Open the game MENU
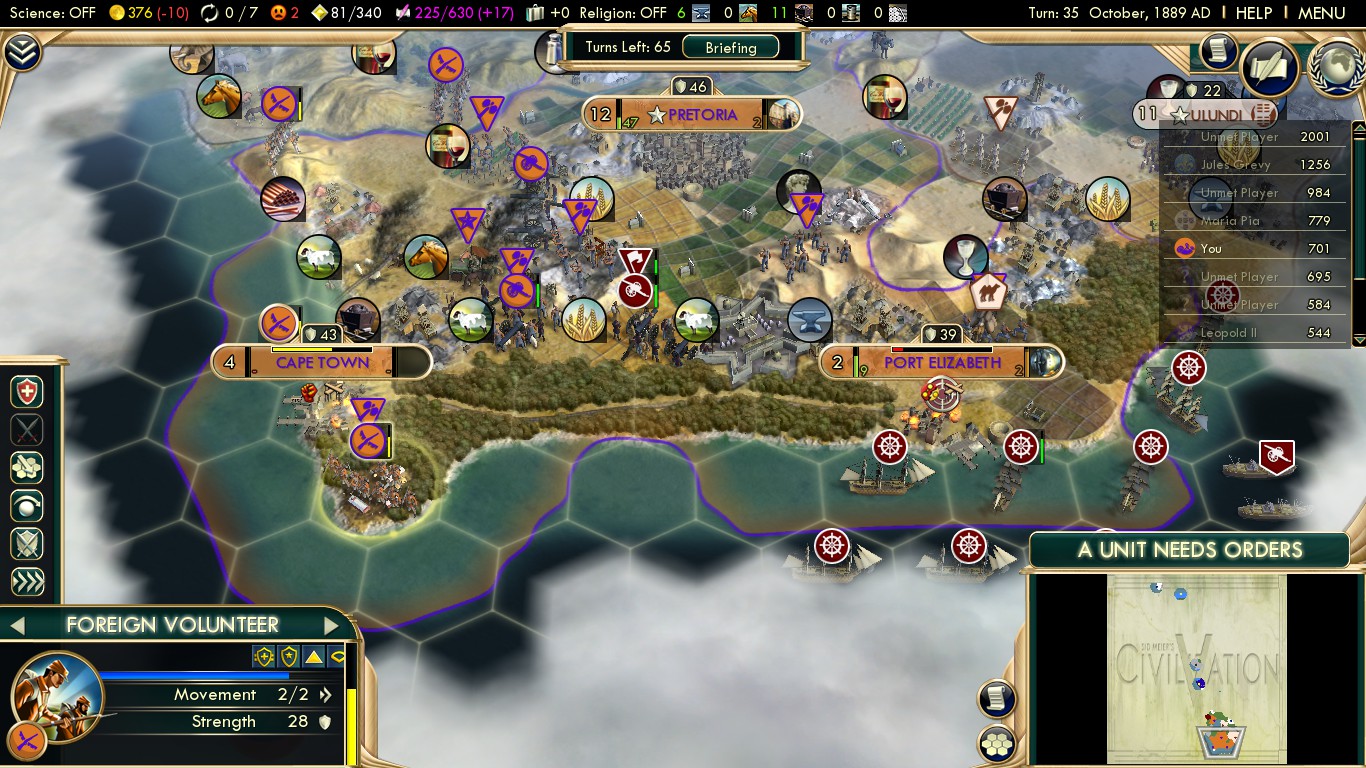This screenshot has width=1366, height=768. click(x=1321, y=13)
